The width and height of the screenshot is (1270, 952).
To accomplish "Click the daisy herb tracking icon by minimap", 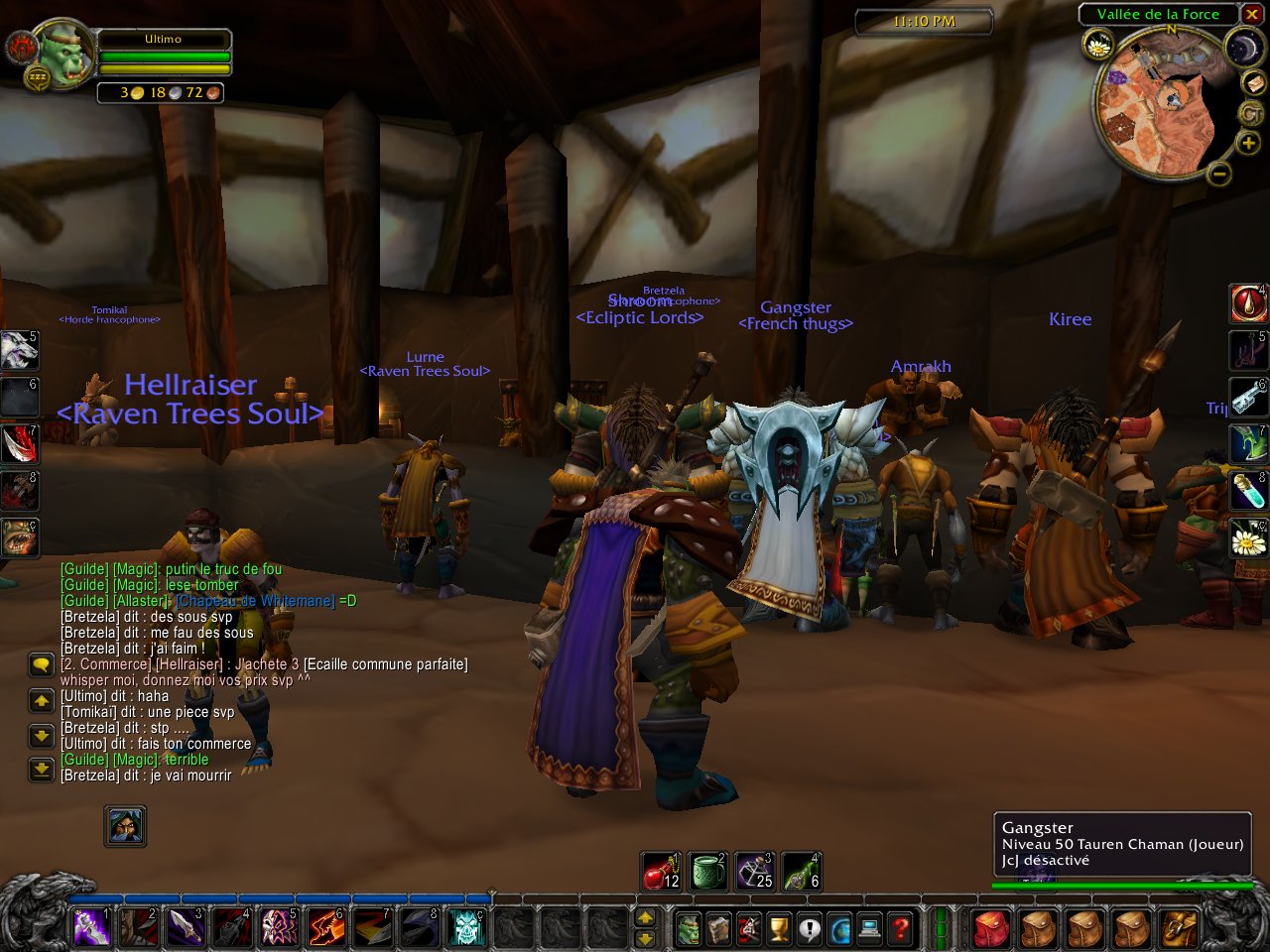I will (1098, 45).
